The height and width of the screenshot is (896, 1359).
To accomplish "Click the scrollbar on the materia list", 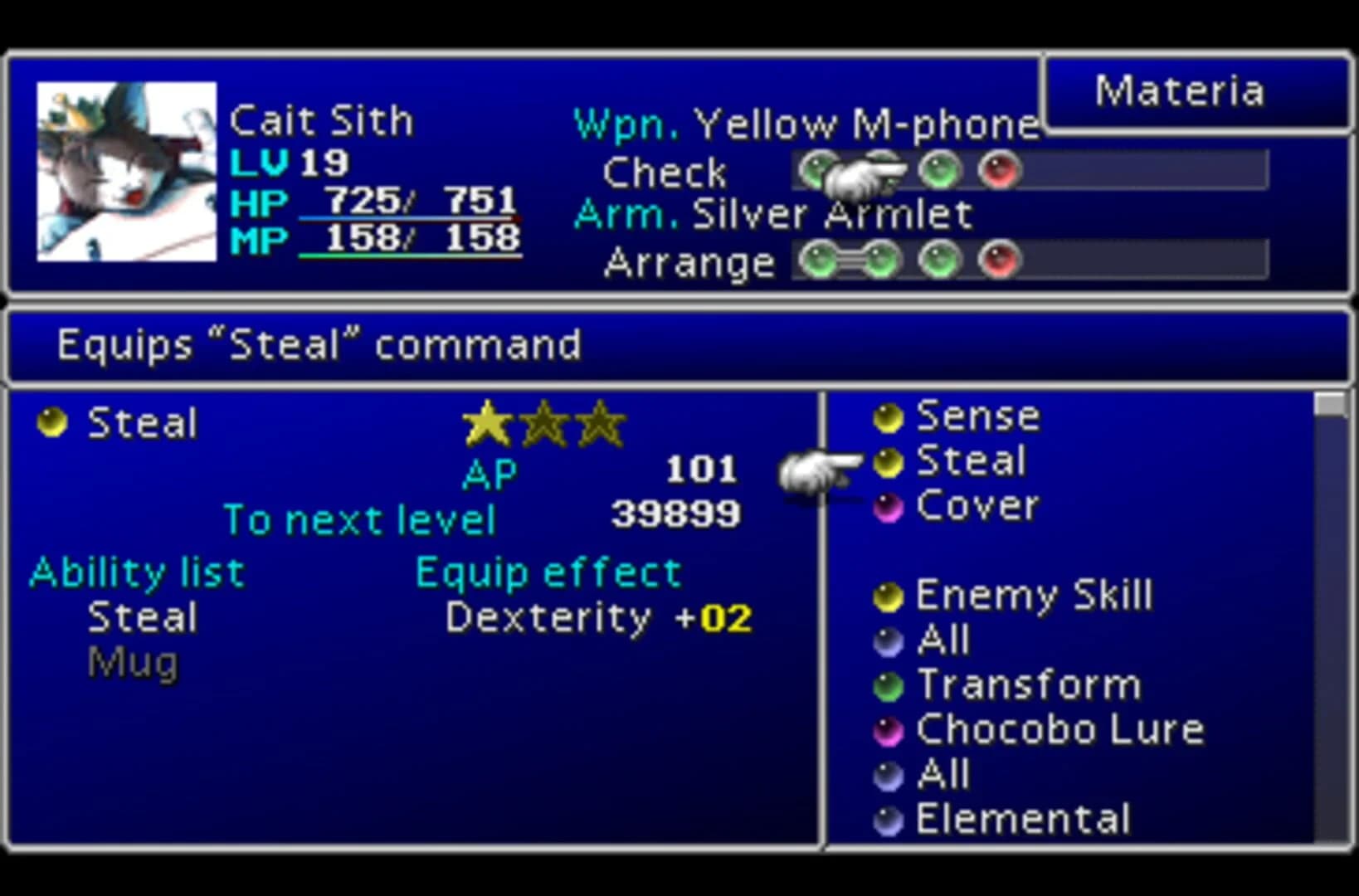I will click(x=1328, y=408).
